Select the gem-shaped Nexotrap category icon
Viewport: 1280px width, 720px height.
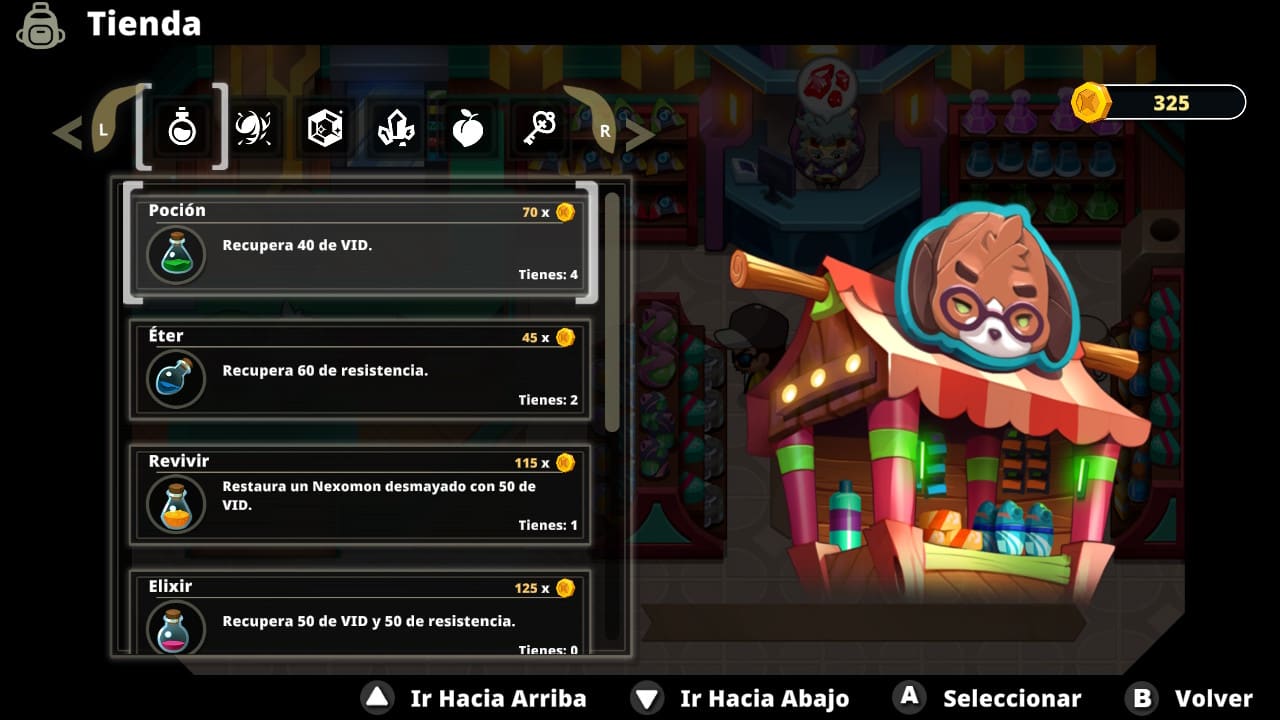[324, 126]
